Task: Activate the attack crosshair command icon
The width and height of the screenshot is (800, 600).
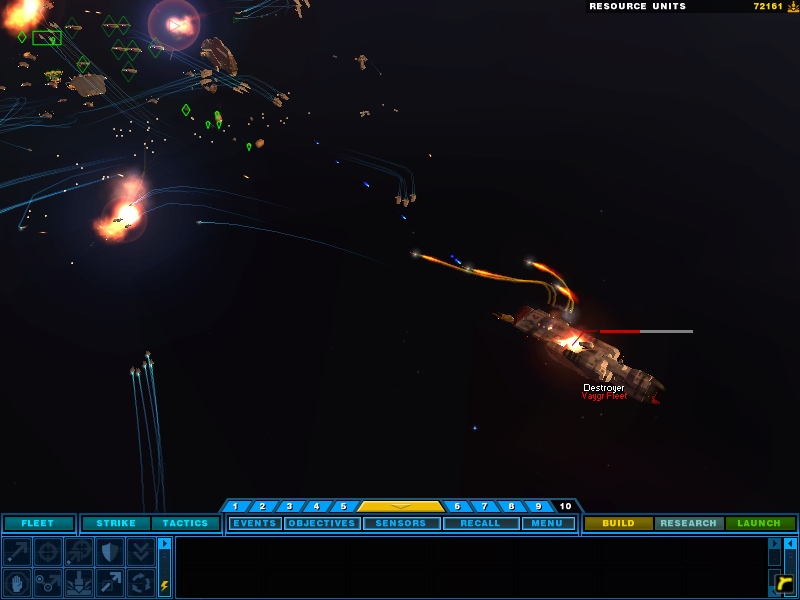Action: [48, 551]
